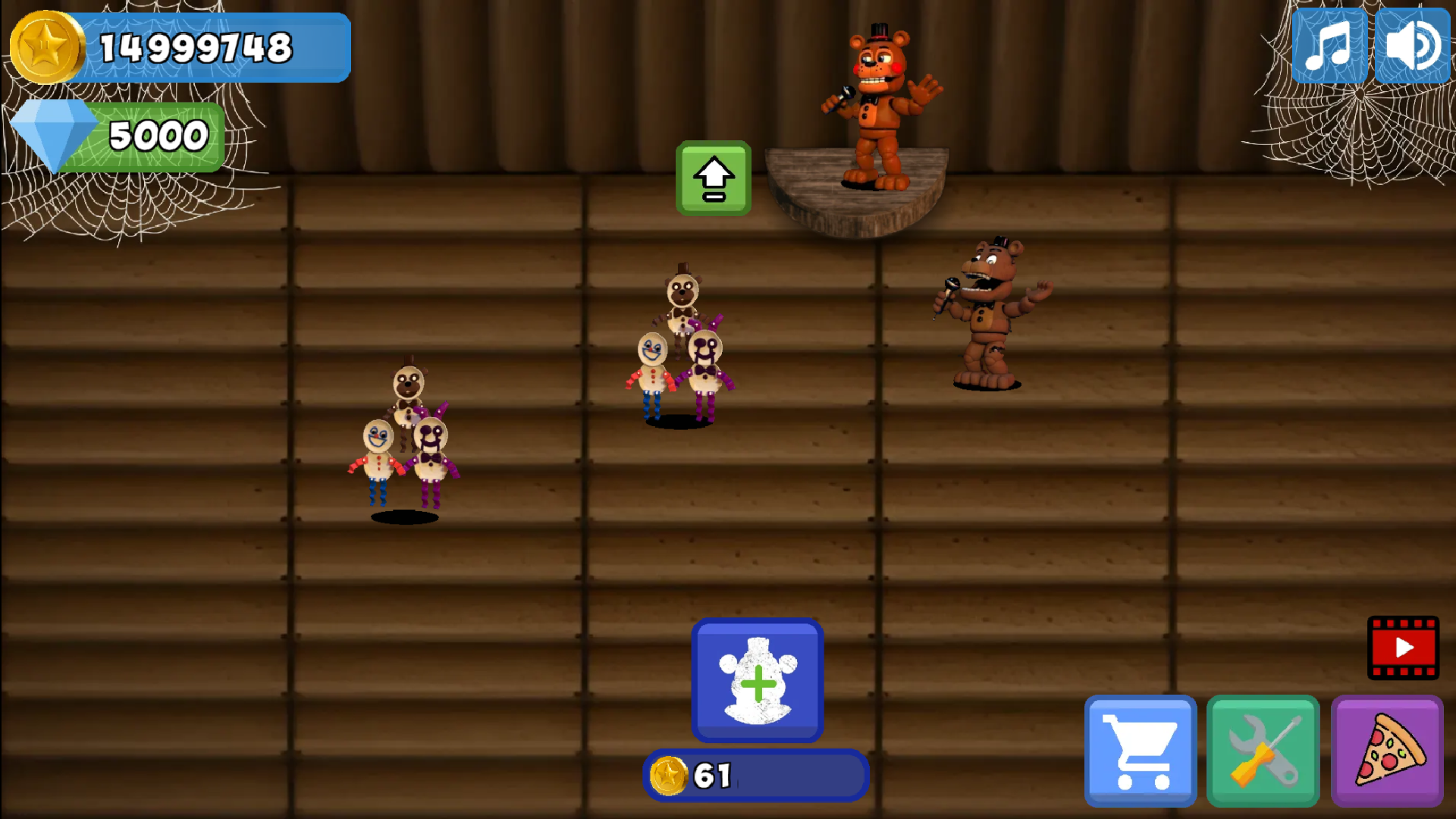
Task: Watch an ad via the red film reel icon
Action: pos(1404,648)
